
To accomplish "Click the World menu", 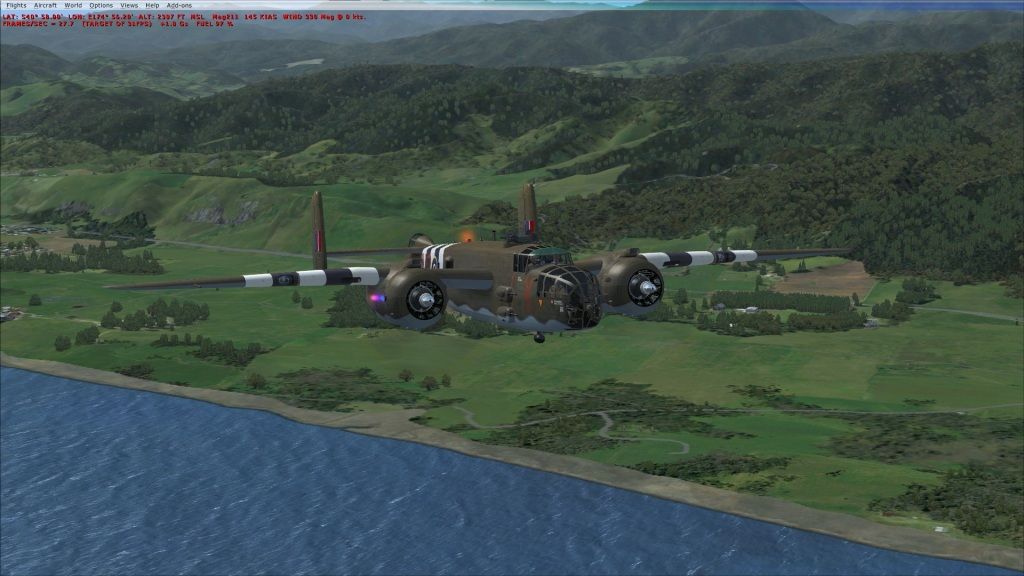I will point(73,5).
